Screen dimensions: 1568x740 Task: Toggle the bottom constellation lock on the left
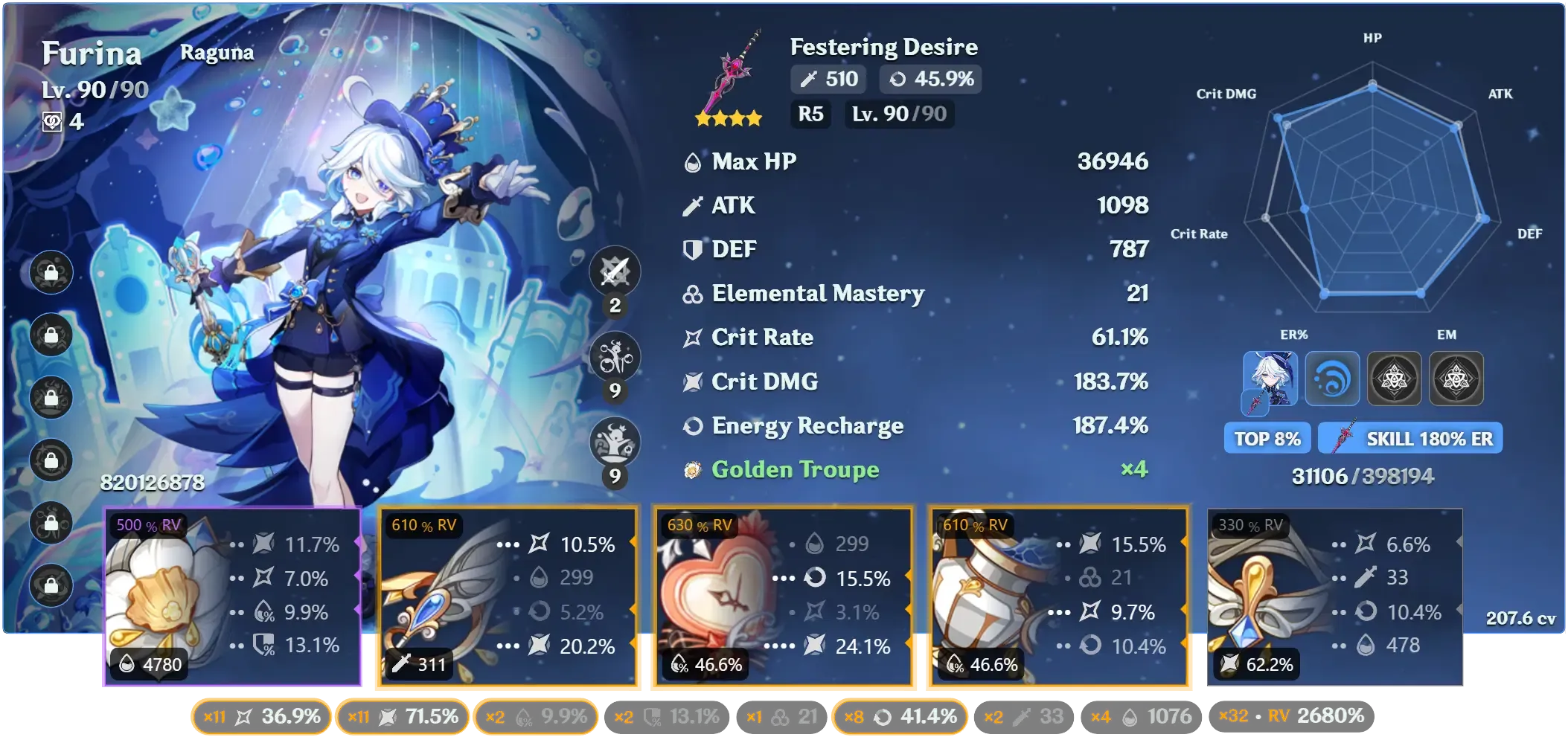point(51,588)
